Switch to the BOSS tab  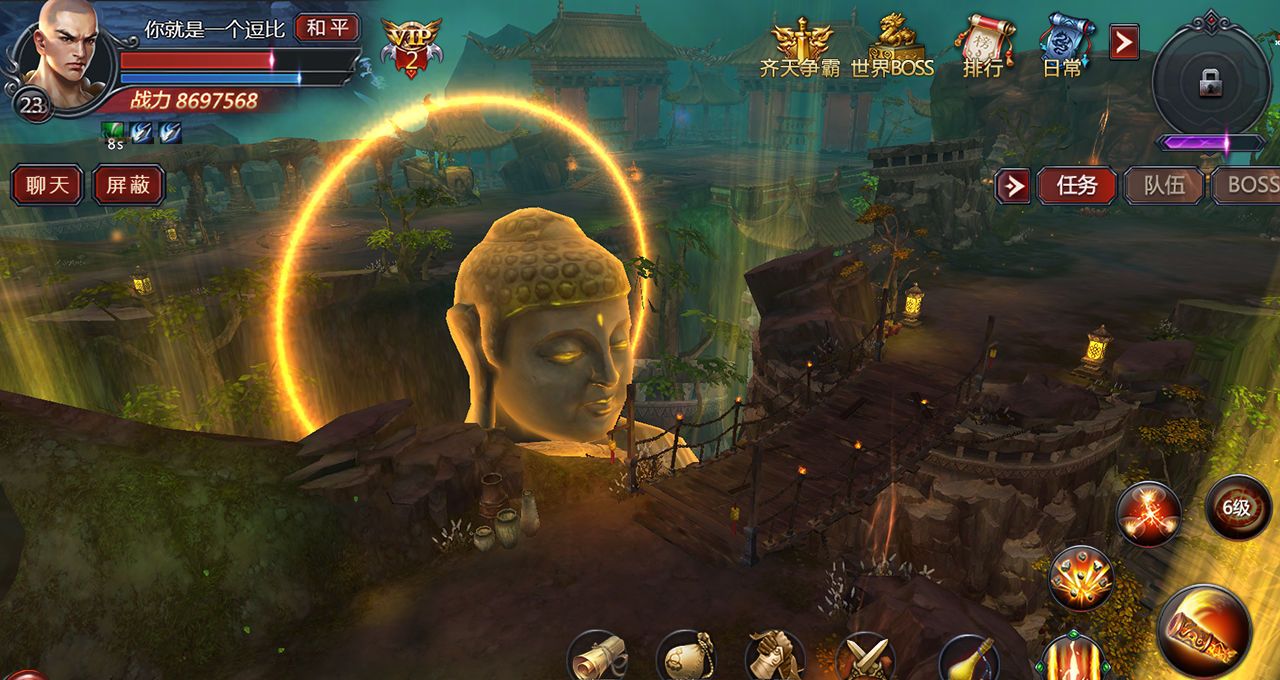pos(1248,186)
